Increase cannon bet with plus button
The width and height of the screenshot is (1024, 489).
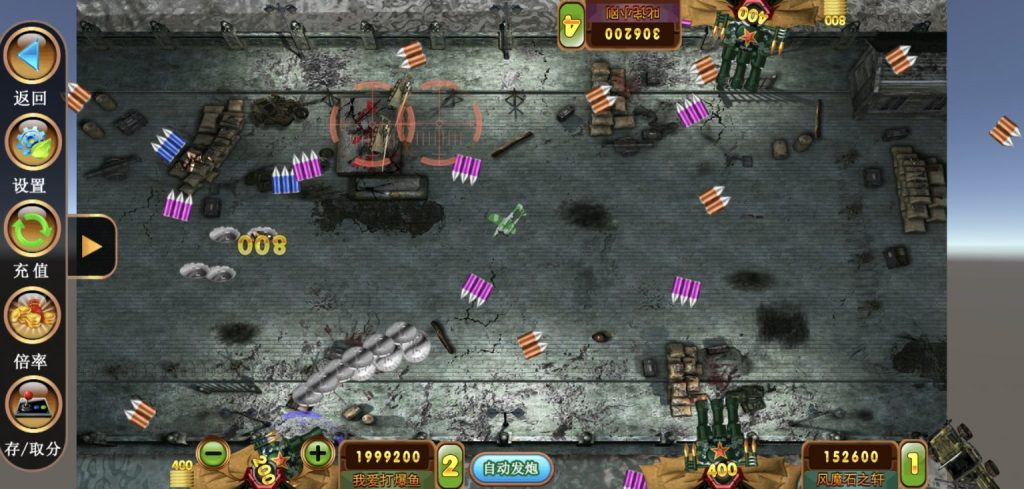317,453
